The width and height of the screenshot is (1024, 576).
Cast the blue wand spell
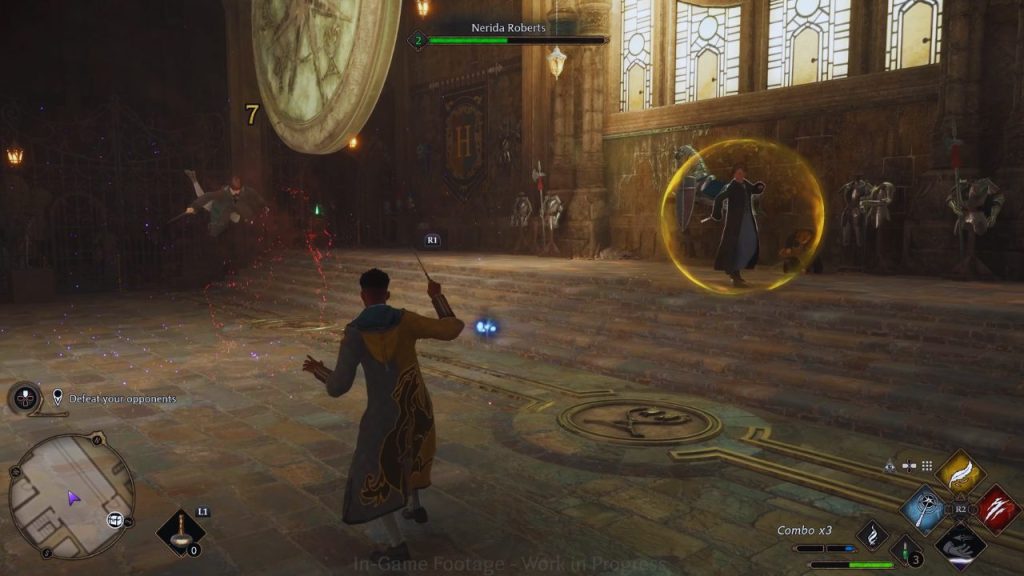pyautogui.click(x=924, y=508)
